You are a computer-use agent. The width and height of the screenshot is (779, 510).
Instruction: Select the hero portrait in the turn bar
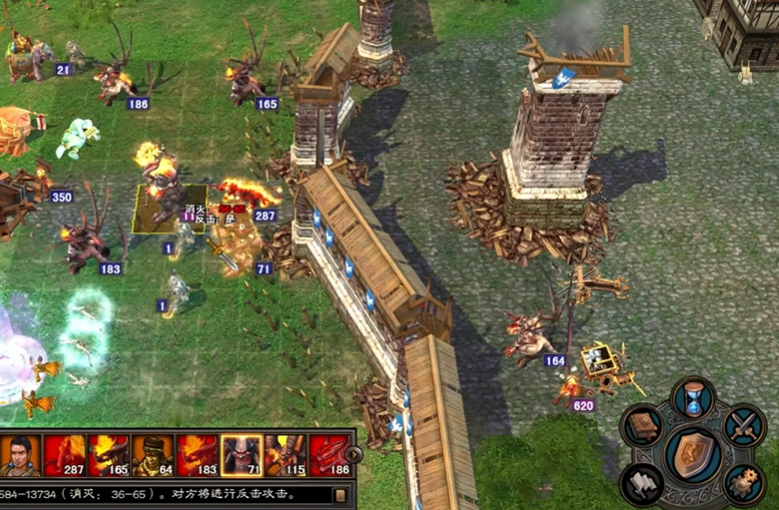(20, 455)
